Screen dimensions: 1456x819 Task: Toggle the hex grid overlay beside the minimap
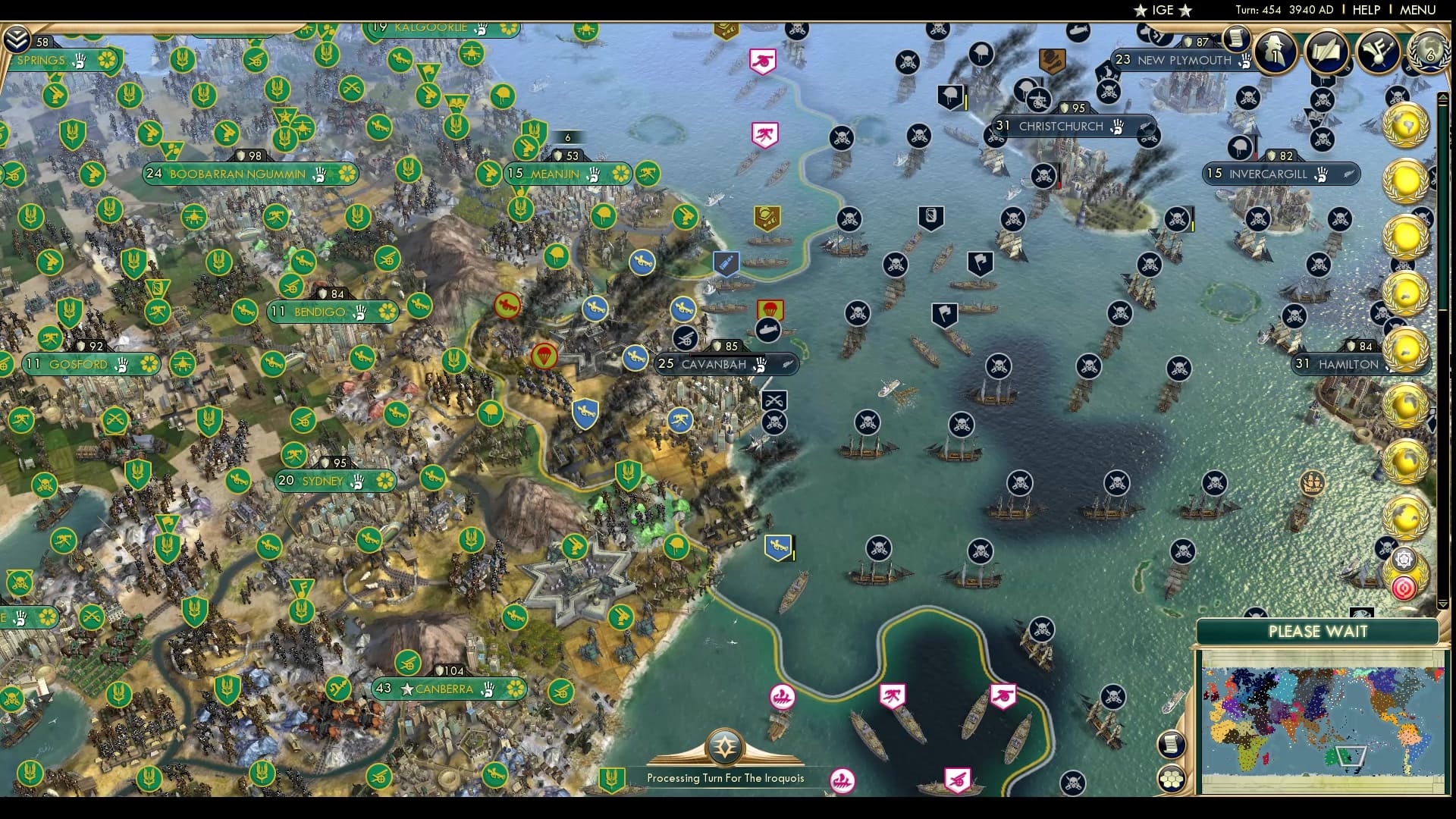tap(1172, 778)
